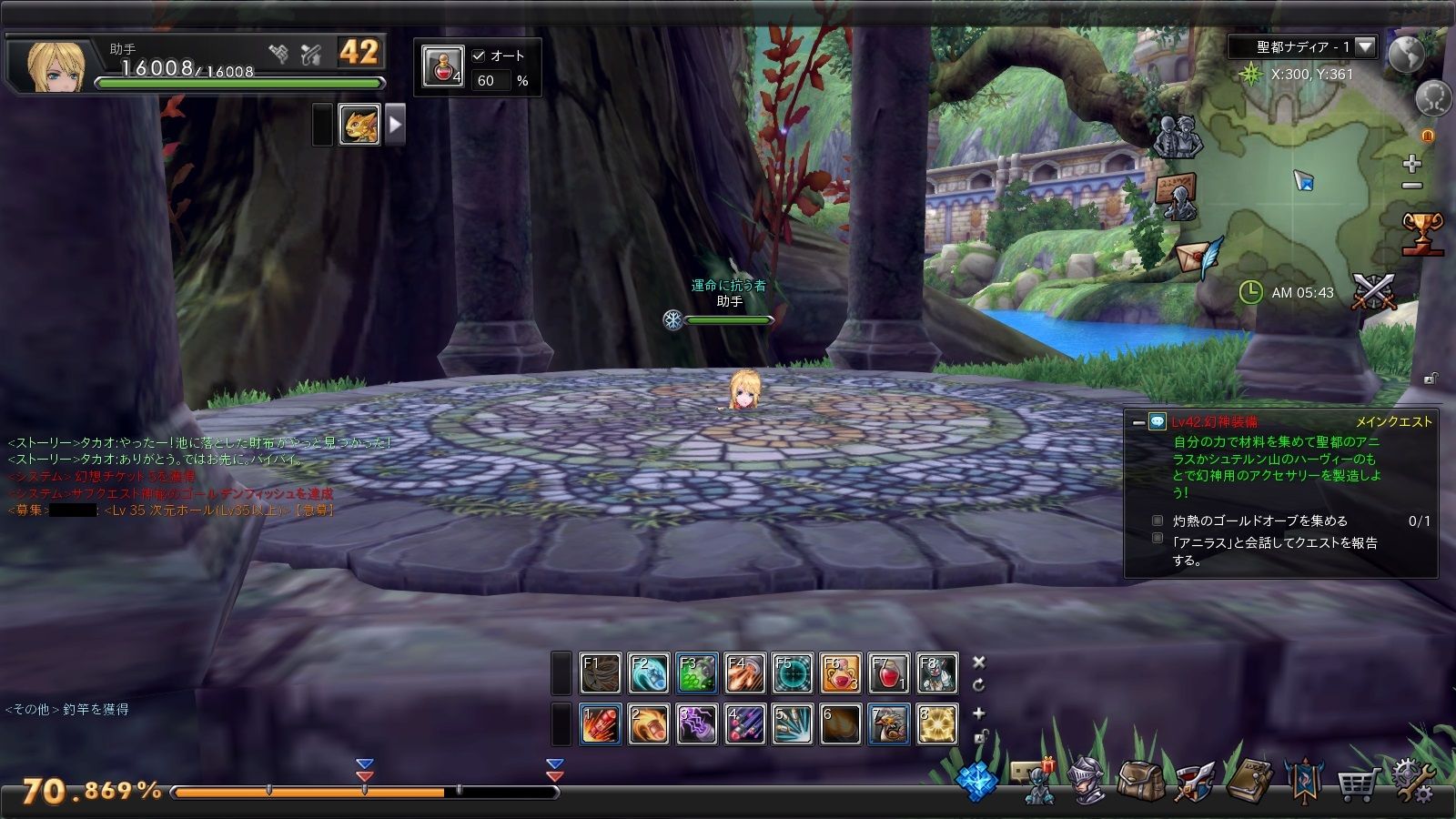Open the knight helmet character menu
The height and width of the screenshot is (819, 1456).
[x=1087, y=781]
